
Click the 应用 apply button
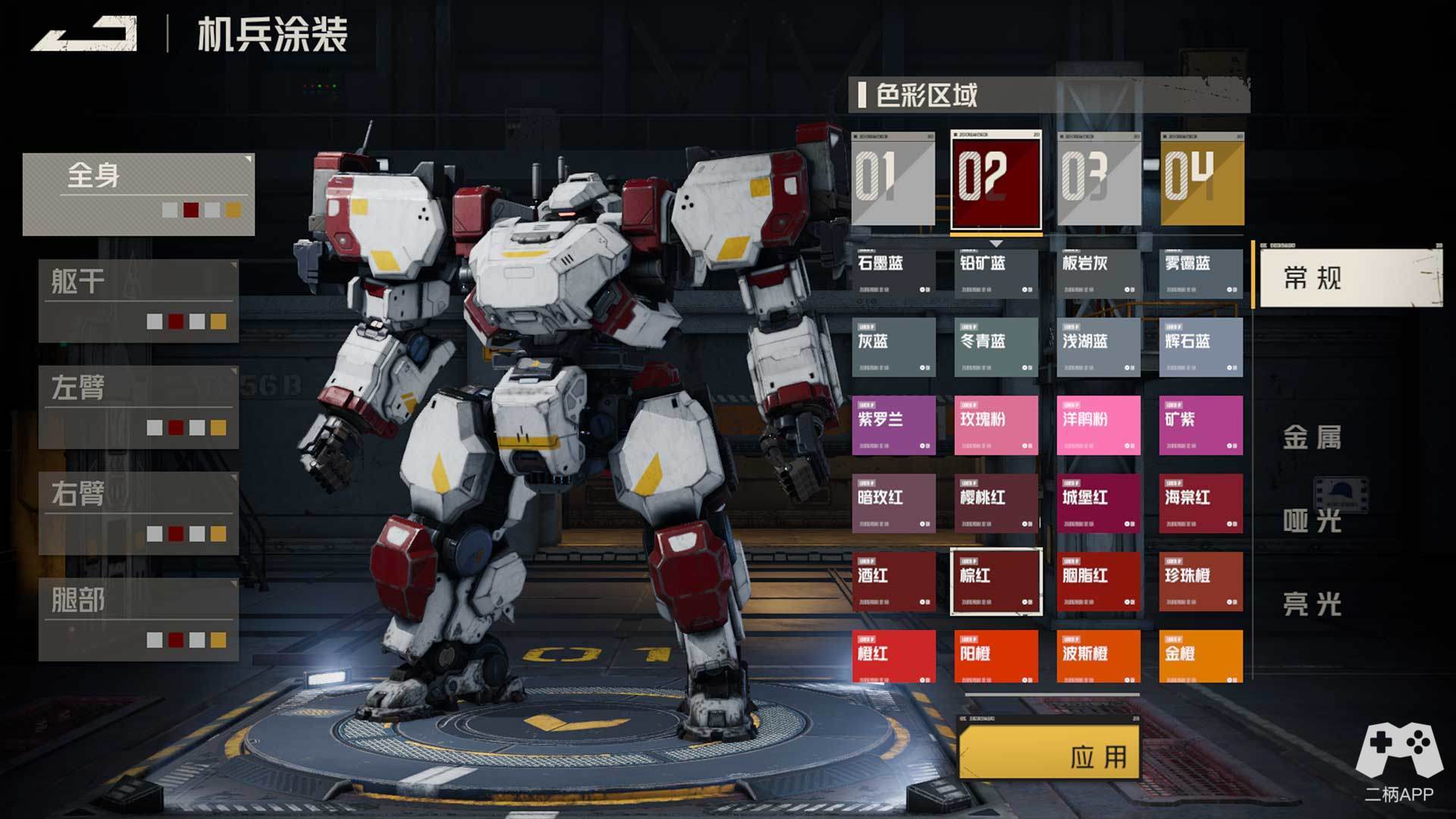pos(1050,752)
